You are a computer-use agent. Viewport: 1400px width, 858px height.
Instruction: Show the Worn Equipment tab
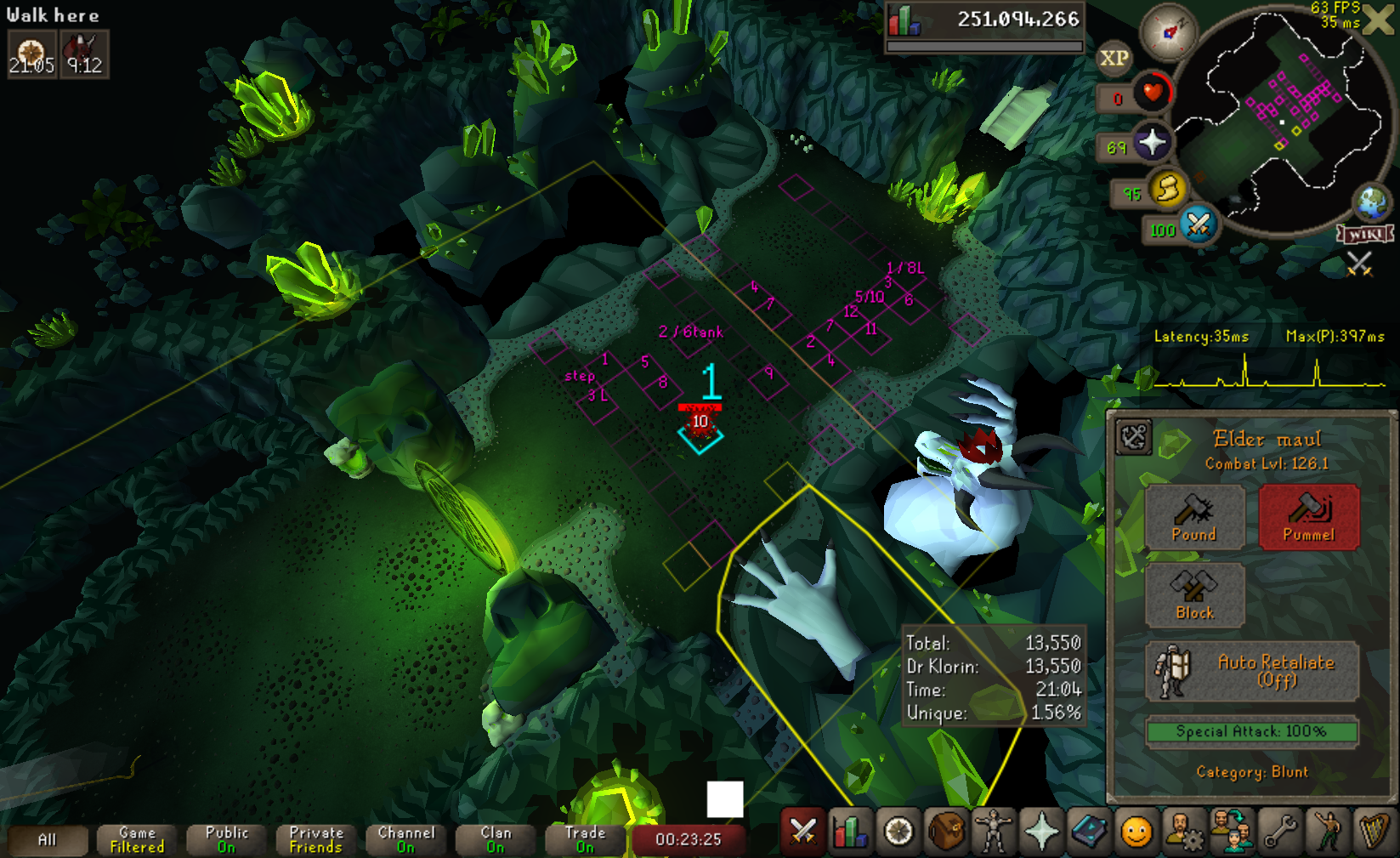tap(994, 831)
